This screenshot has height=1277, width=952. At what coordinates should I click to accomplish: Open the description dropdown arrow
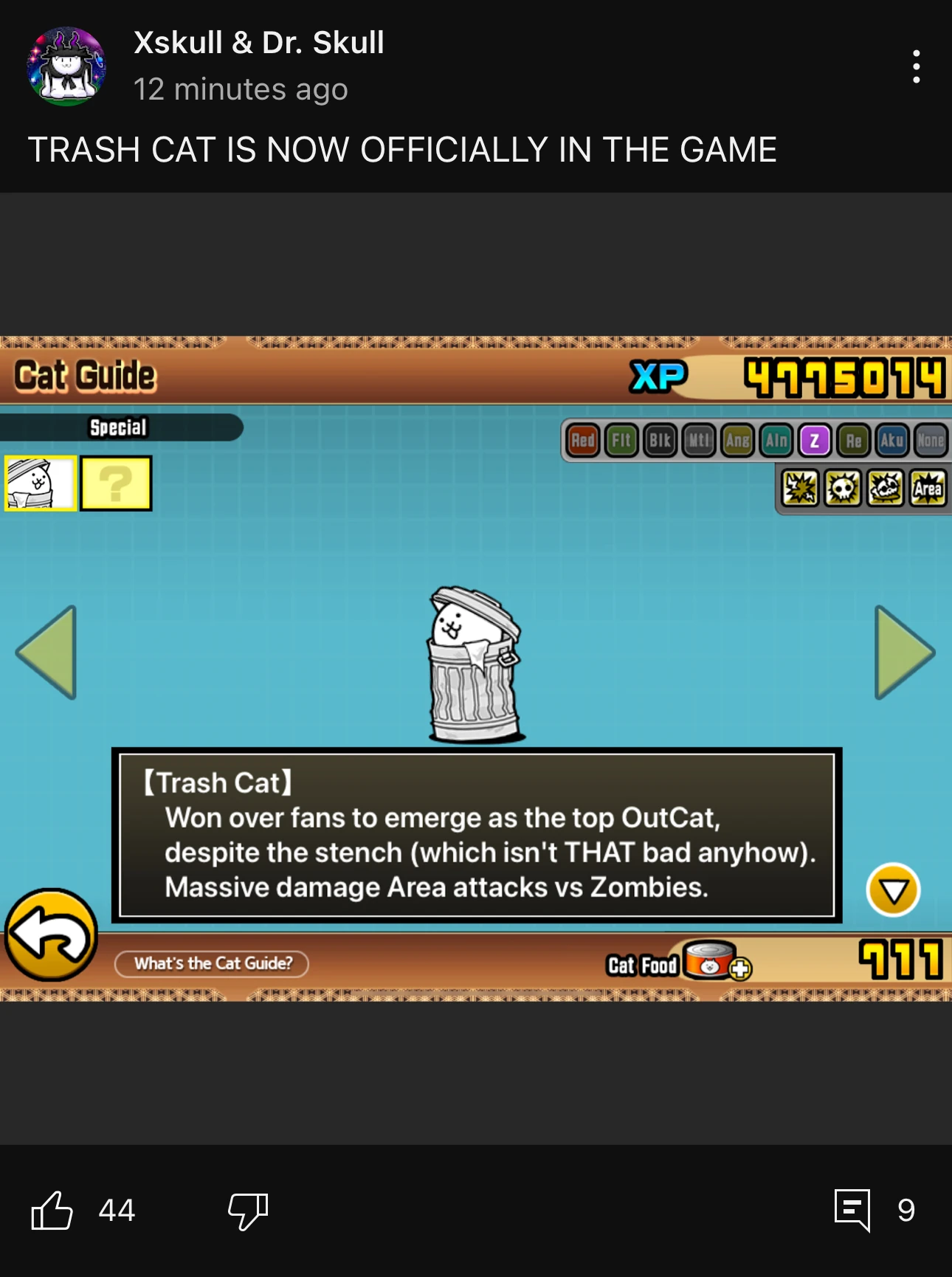pyautogui.click(x=893, y=891)
